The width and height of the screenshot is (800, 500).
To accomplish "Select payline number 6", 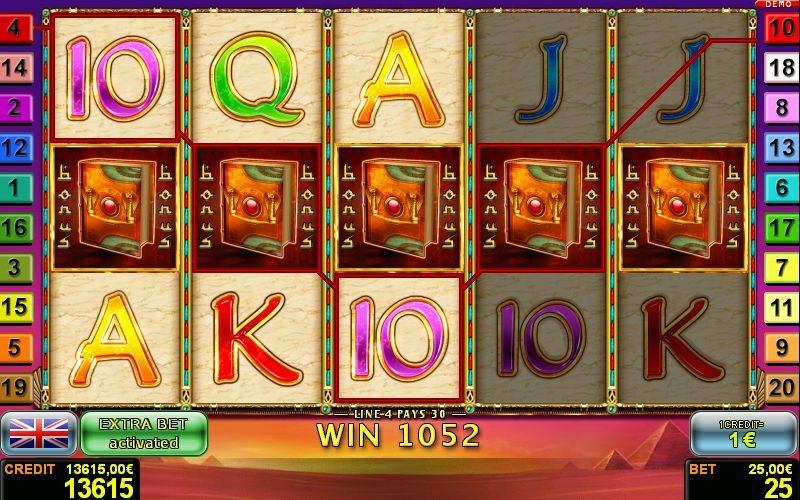I will pos(780,186).
